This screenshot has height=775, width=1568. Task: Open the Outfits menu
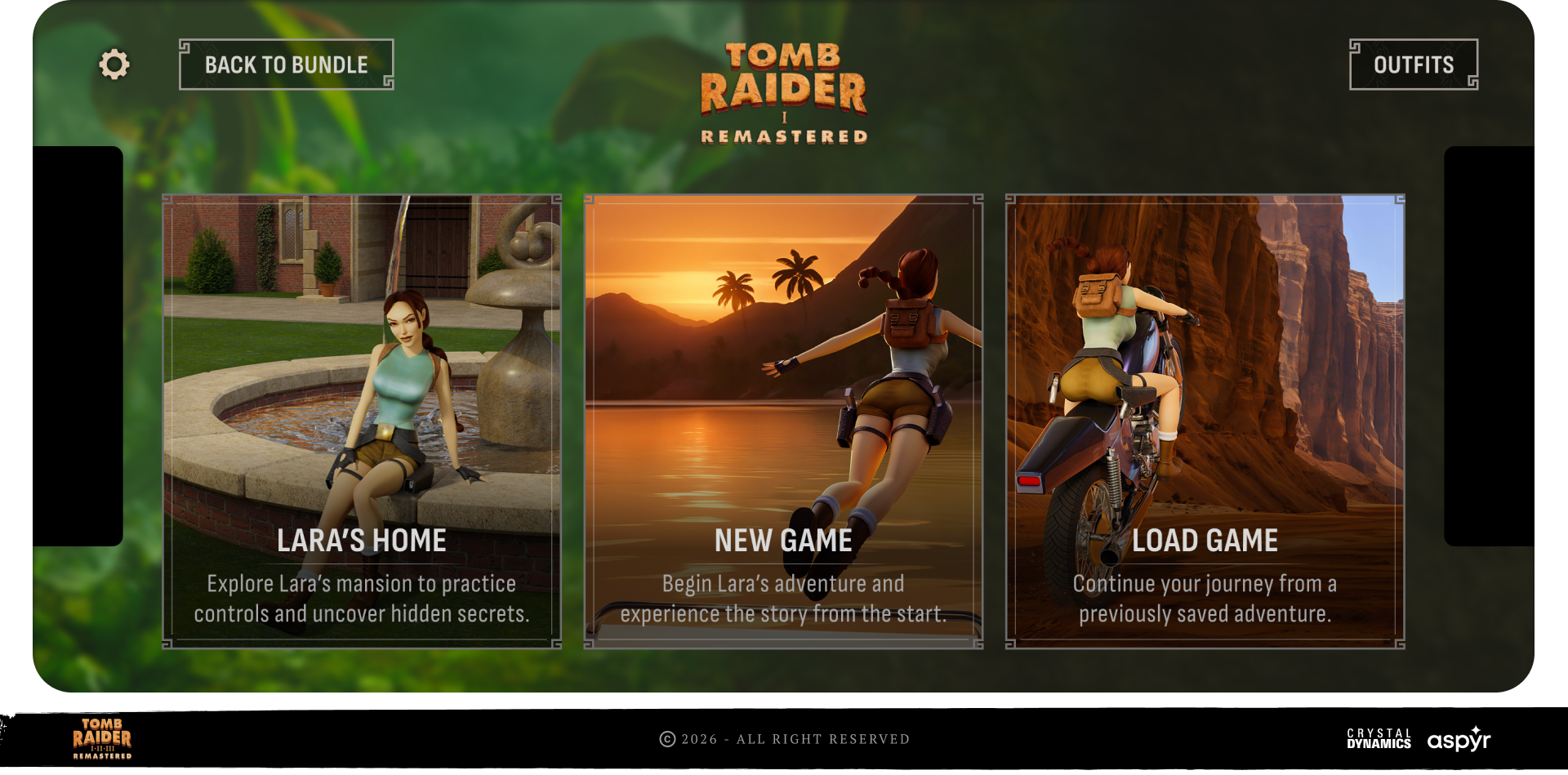point(1413,65)
